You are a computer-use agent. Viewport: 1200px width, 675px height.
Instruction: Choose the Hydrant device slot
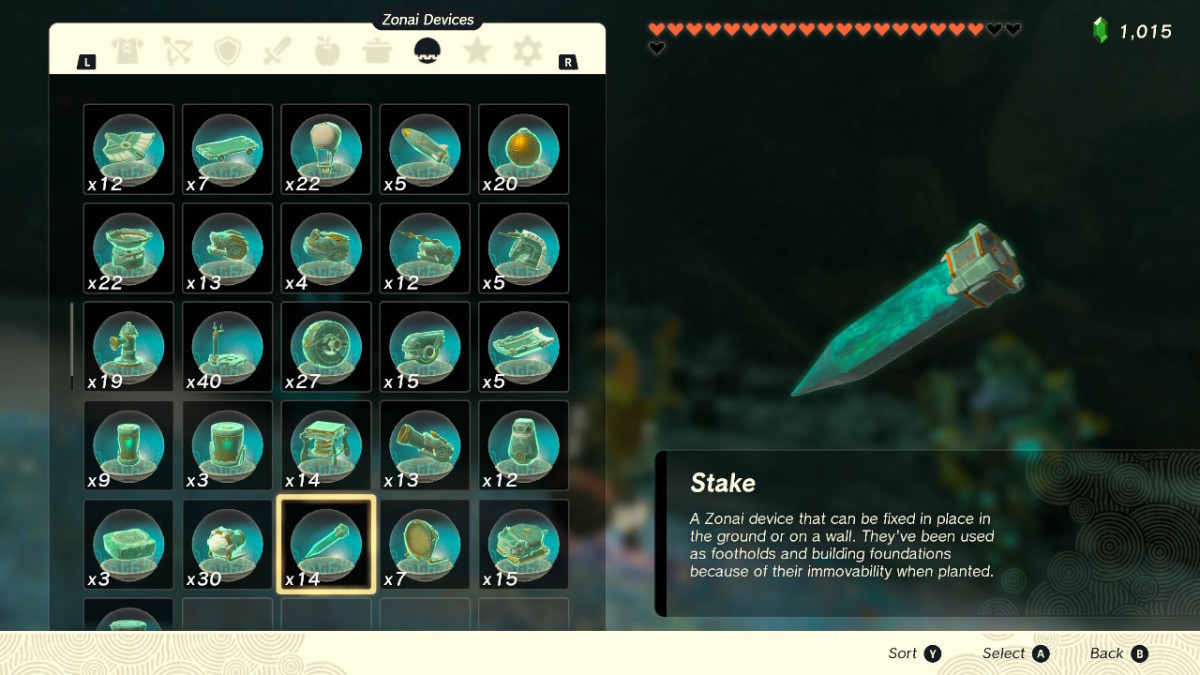[128, 346]
